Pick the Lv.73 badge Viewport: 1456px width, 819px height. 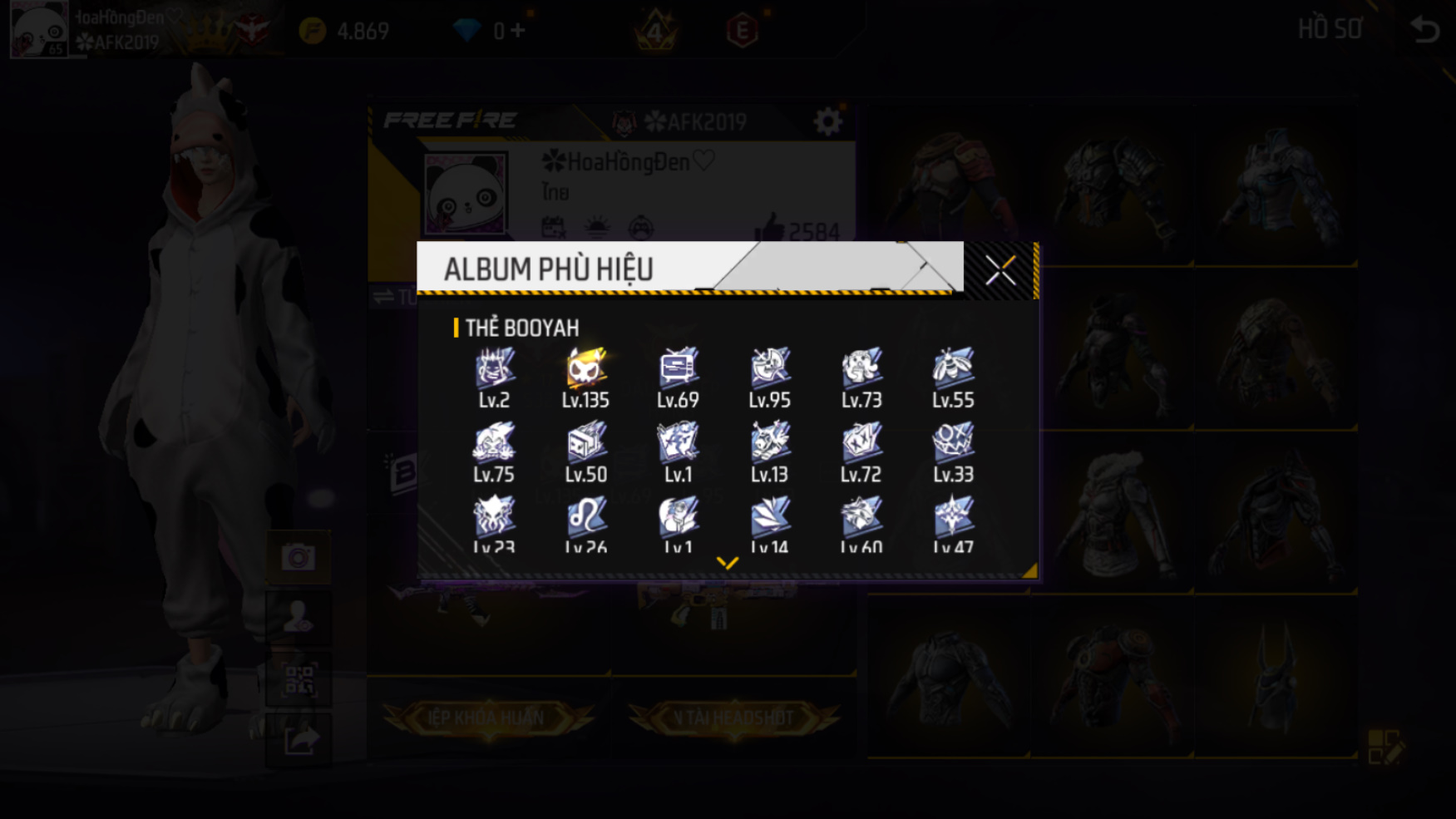[861, 368]
